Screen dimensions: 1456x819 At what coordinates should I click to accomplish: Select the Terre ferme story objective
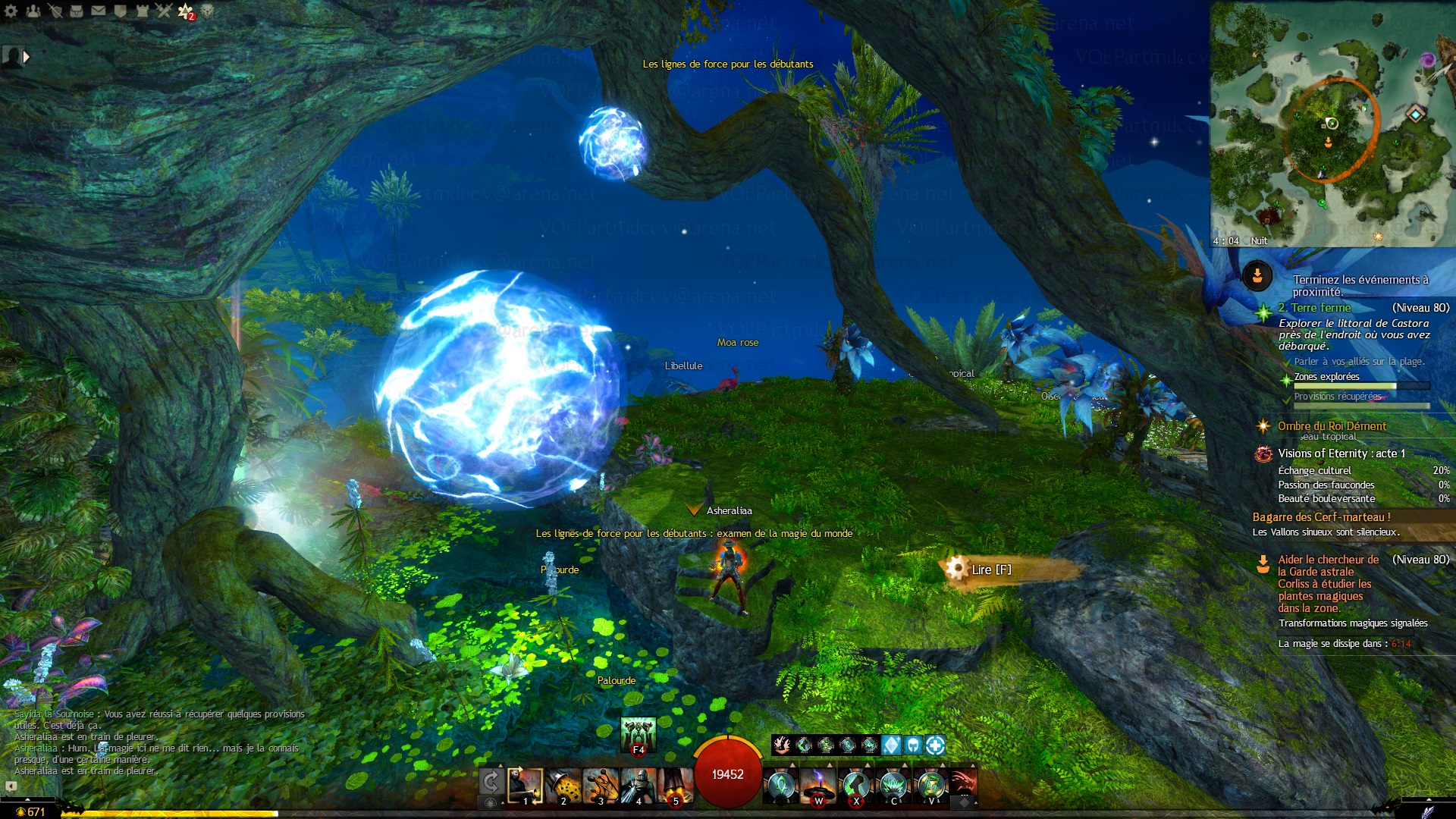1320,308
